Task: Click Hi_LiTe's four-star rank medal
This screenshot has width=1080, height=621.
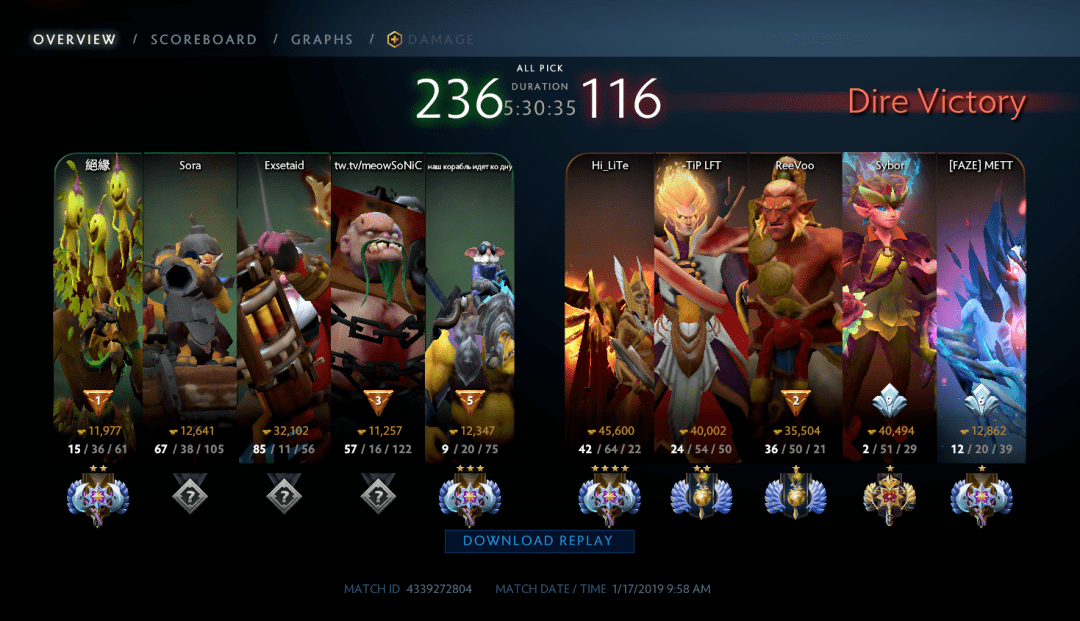Action: (610, 496)
